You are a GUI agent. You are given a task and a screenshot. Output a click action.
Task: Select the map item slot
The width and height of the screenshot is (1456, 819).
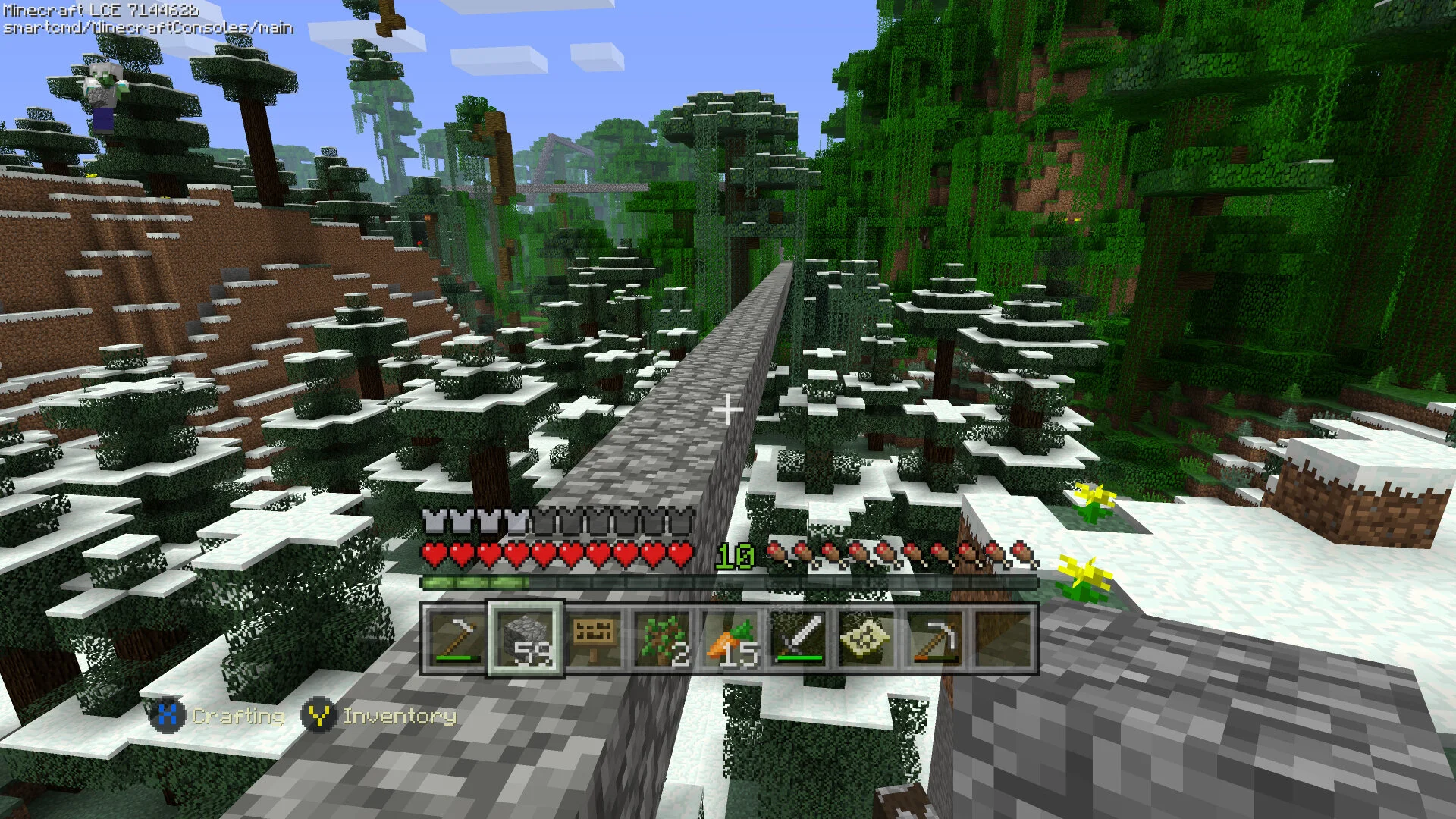(866, 639)
